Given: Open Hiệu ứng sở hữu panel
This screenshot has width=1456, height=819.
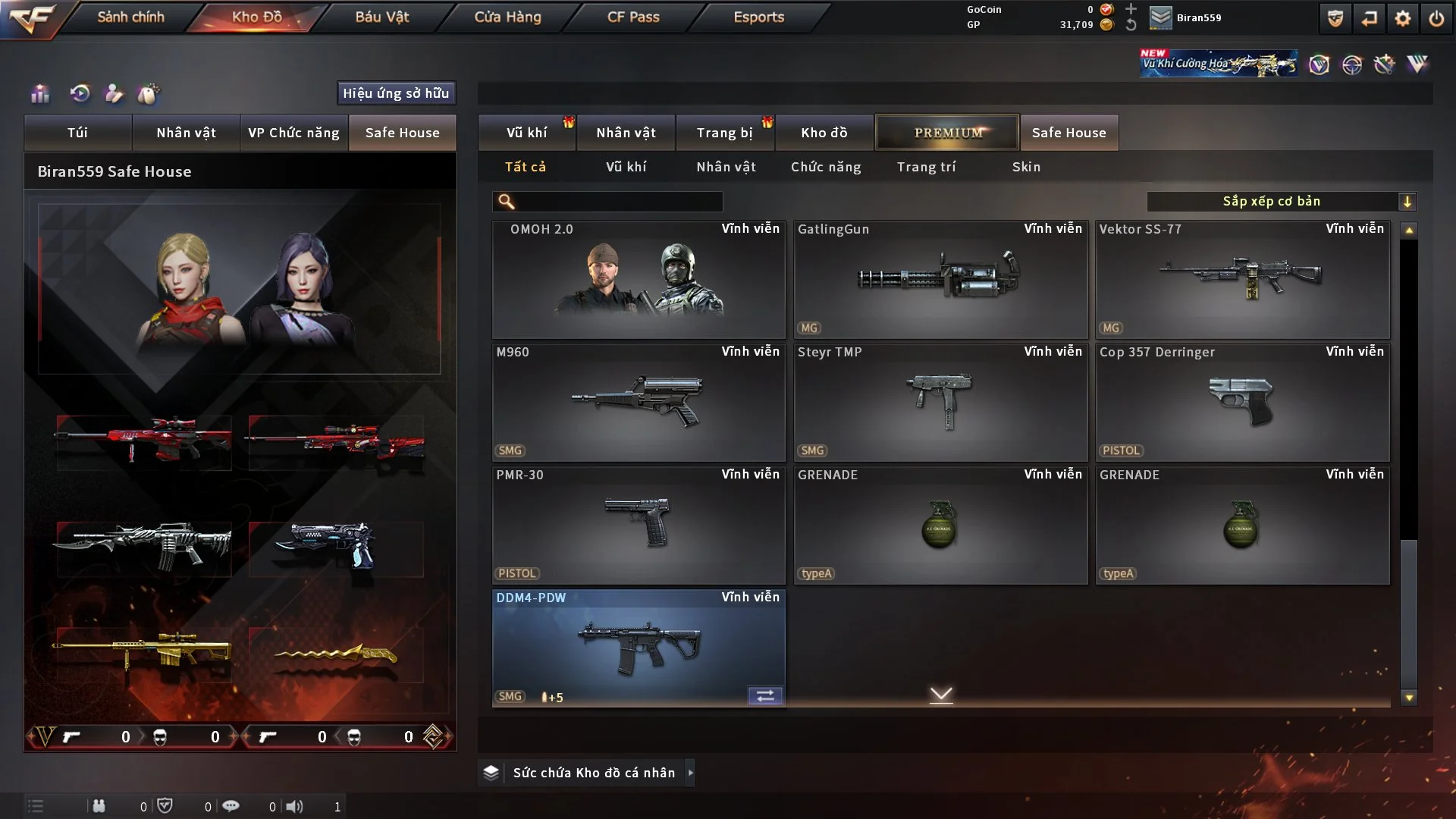Looking at the screenshot, I should (x=396, y=93).
